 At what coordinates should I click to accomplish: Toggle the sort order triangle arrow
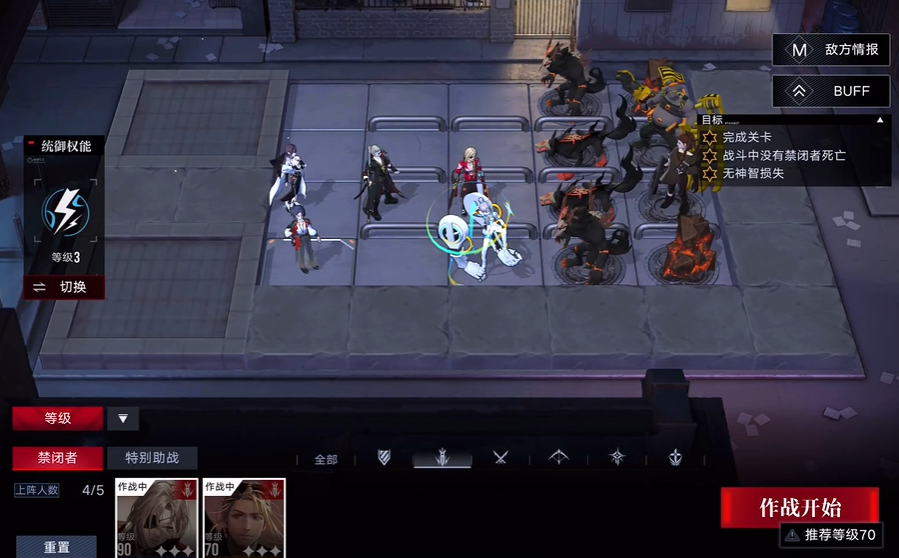click(123, 418)
